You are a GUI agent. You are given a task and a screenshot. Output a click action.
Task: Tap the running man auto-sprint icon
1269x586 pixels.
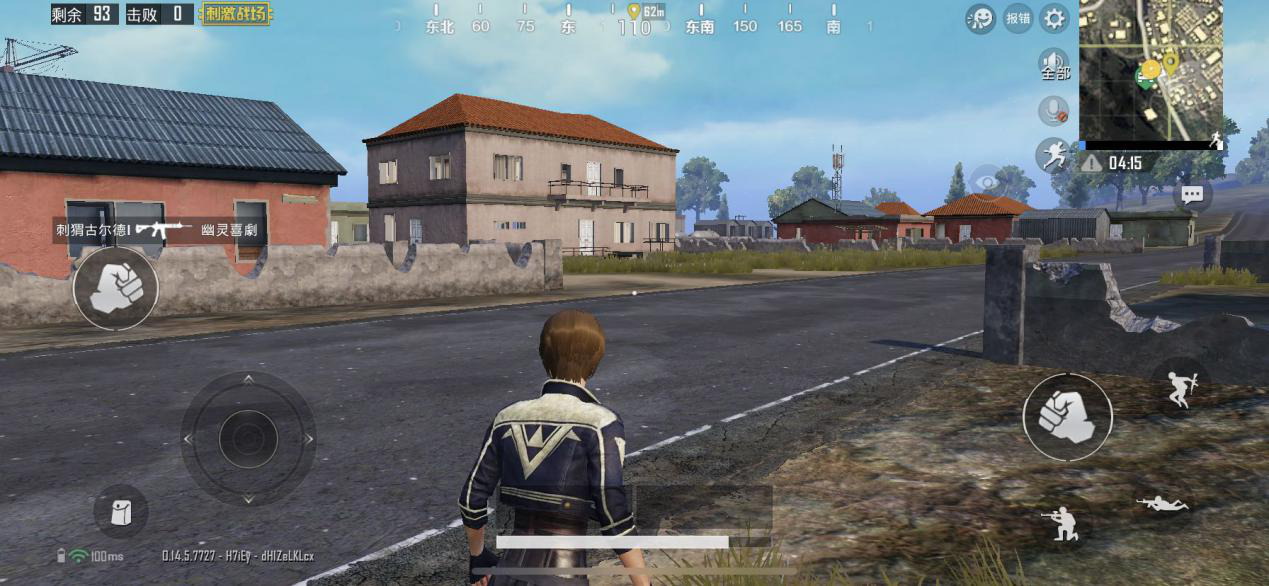(1052, 154)
